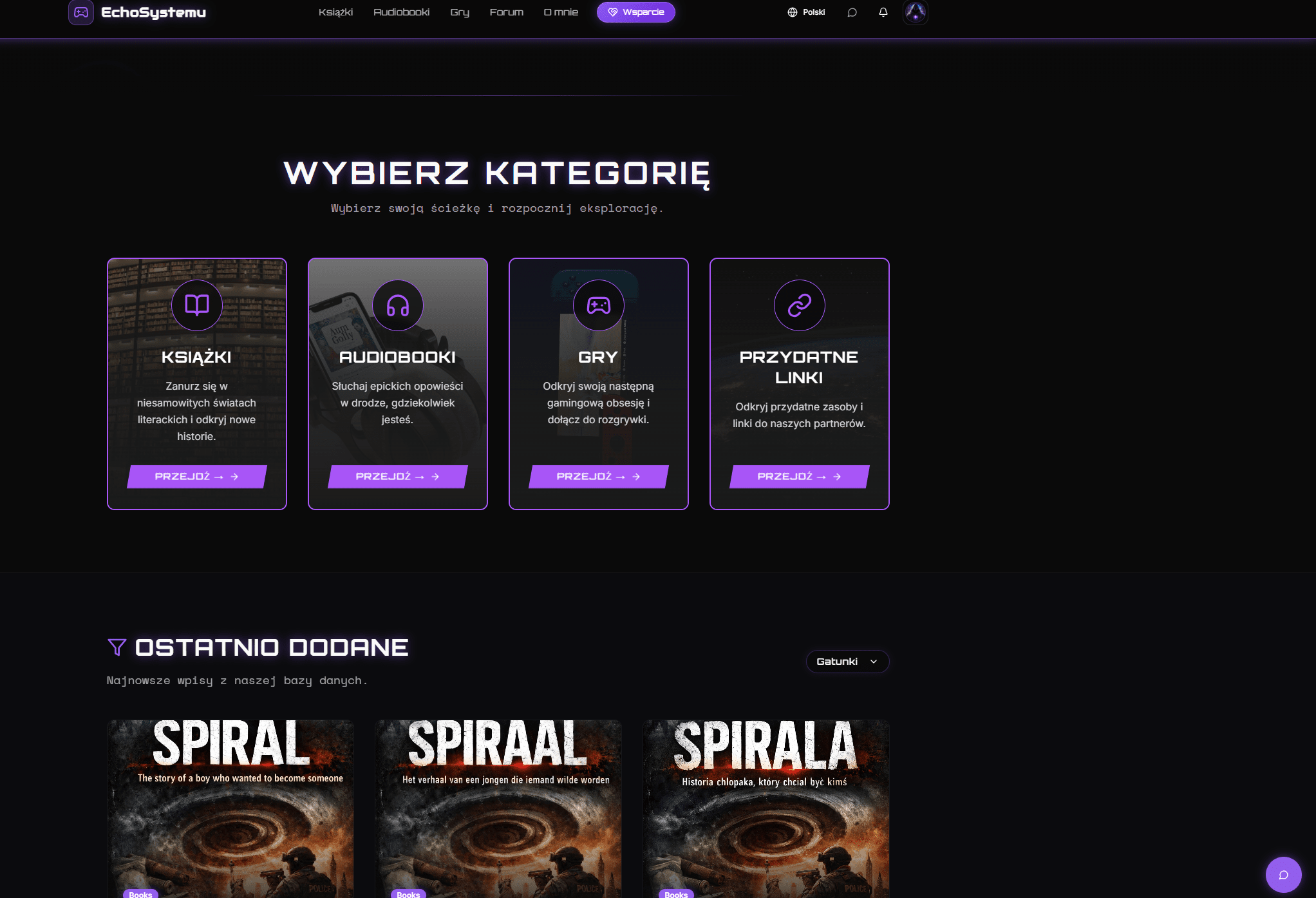
Task: Open the notifications bell
Action: coord(883,12)
